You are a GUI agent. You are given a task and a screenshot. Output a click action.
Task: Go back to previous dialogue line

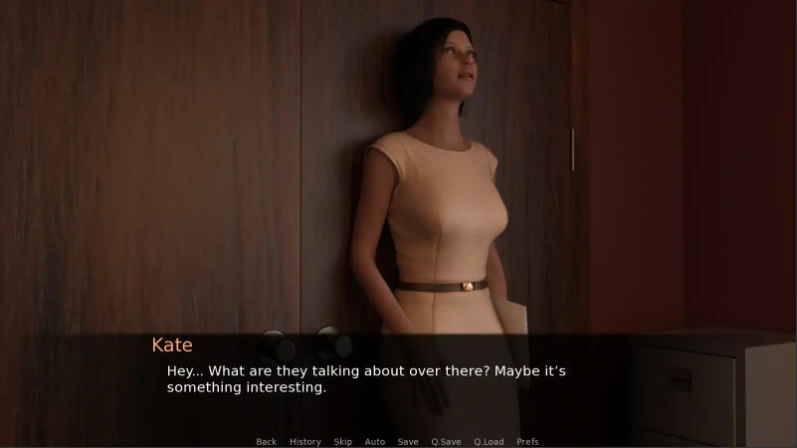pos(266,441)
